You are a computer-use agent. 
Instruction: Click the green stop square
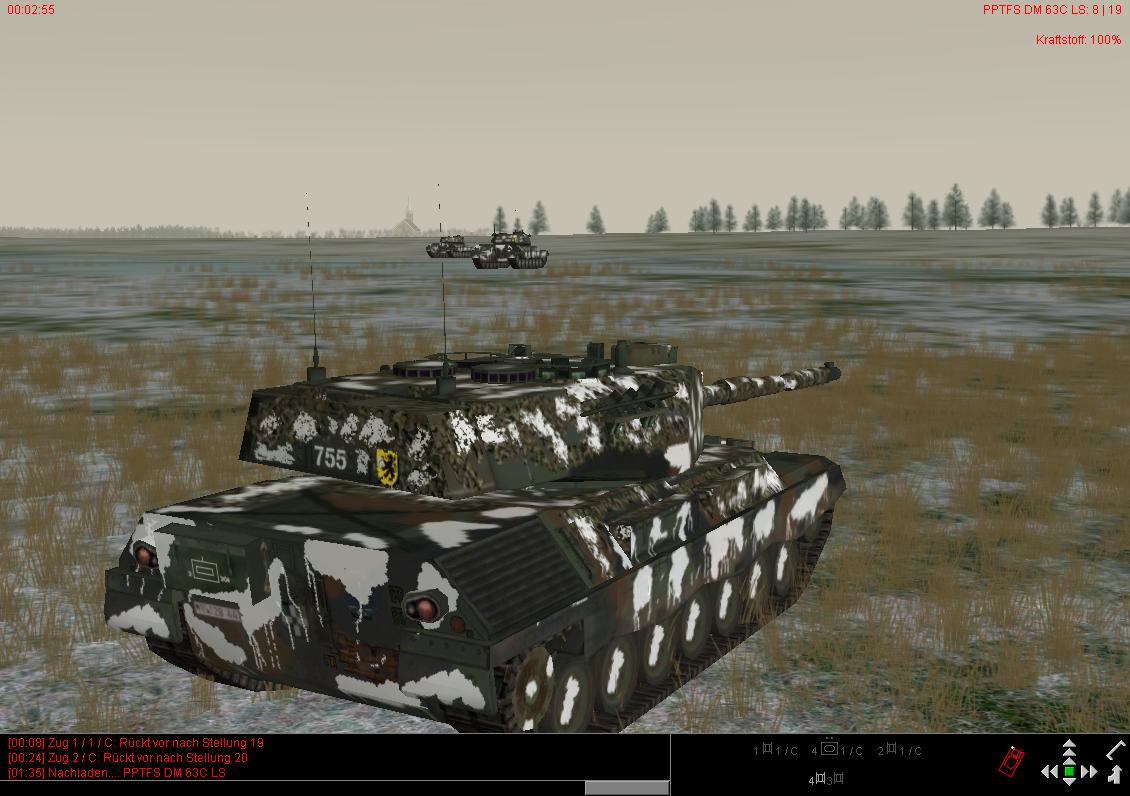point(1069,771)
